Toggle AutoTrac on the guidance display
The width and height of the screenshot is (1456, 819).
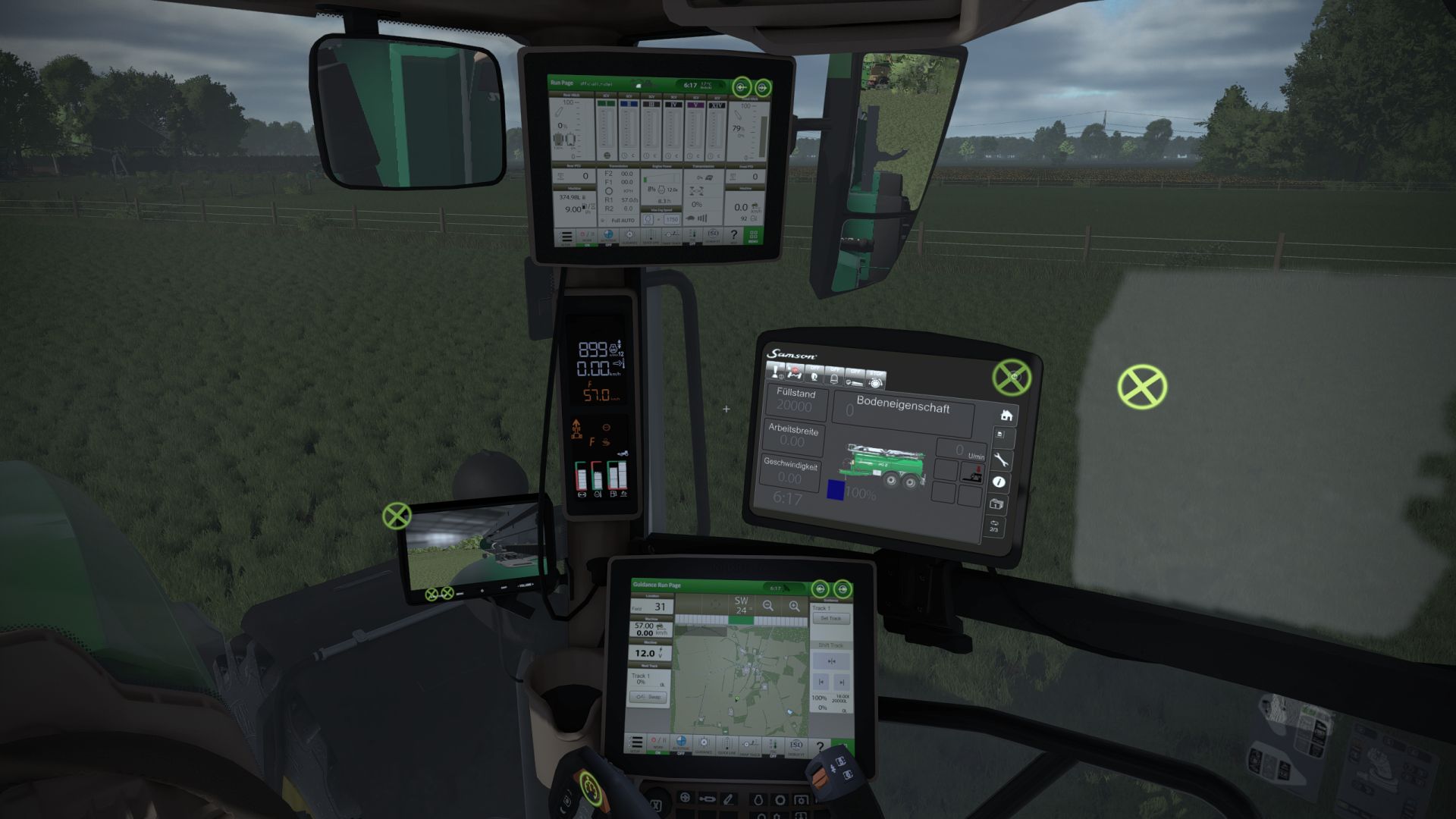pos(682,742)
